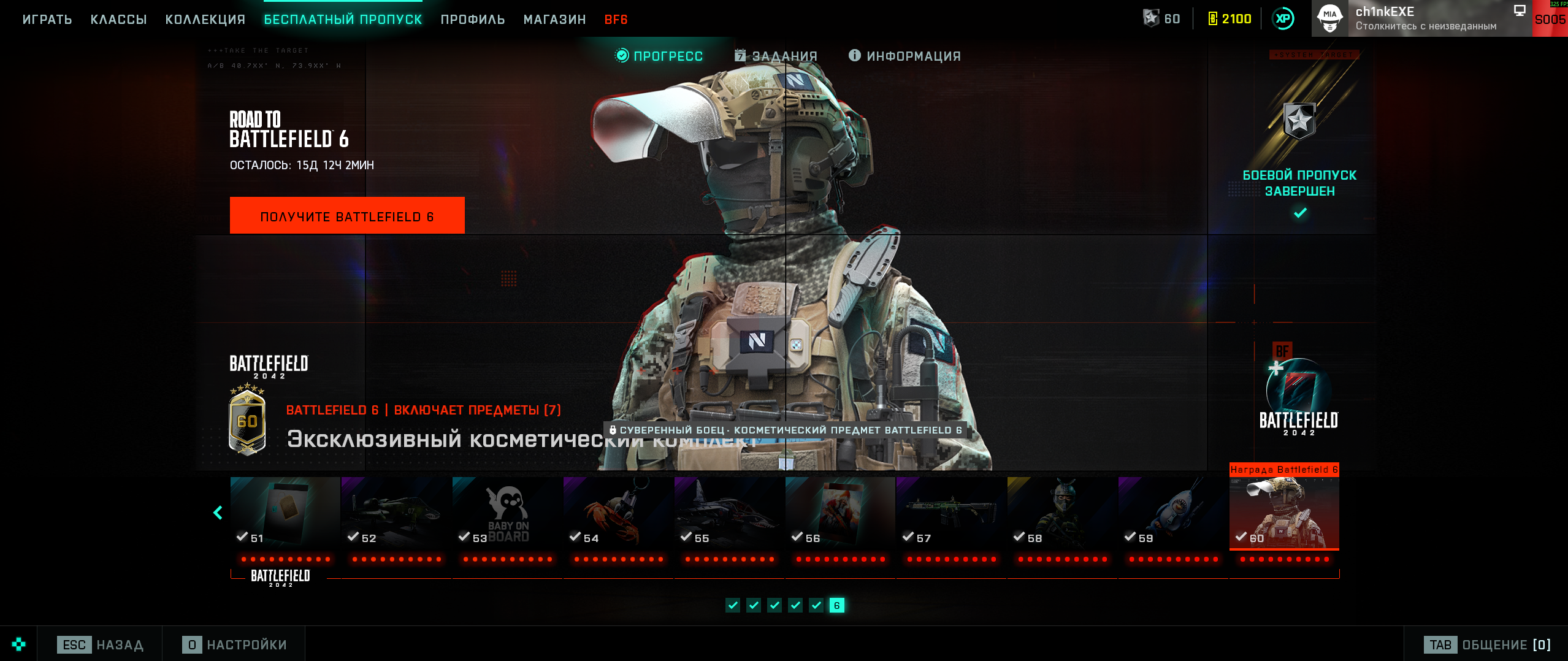Open the КОЛЛЕКЦИЯ menu

click(x=205, y=20)
